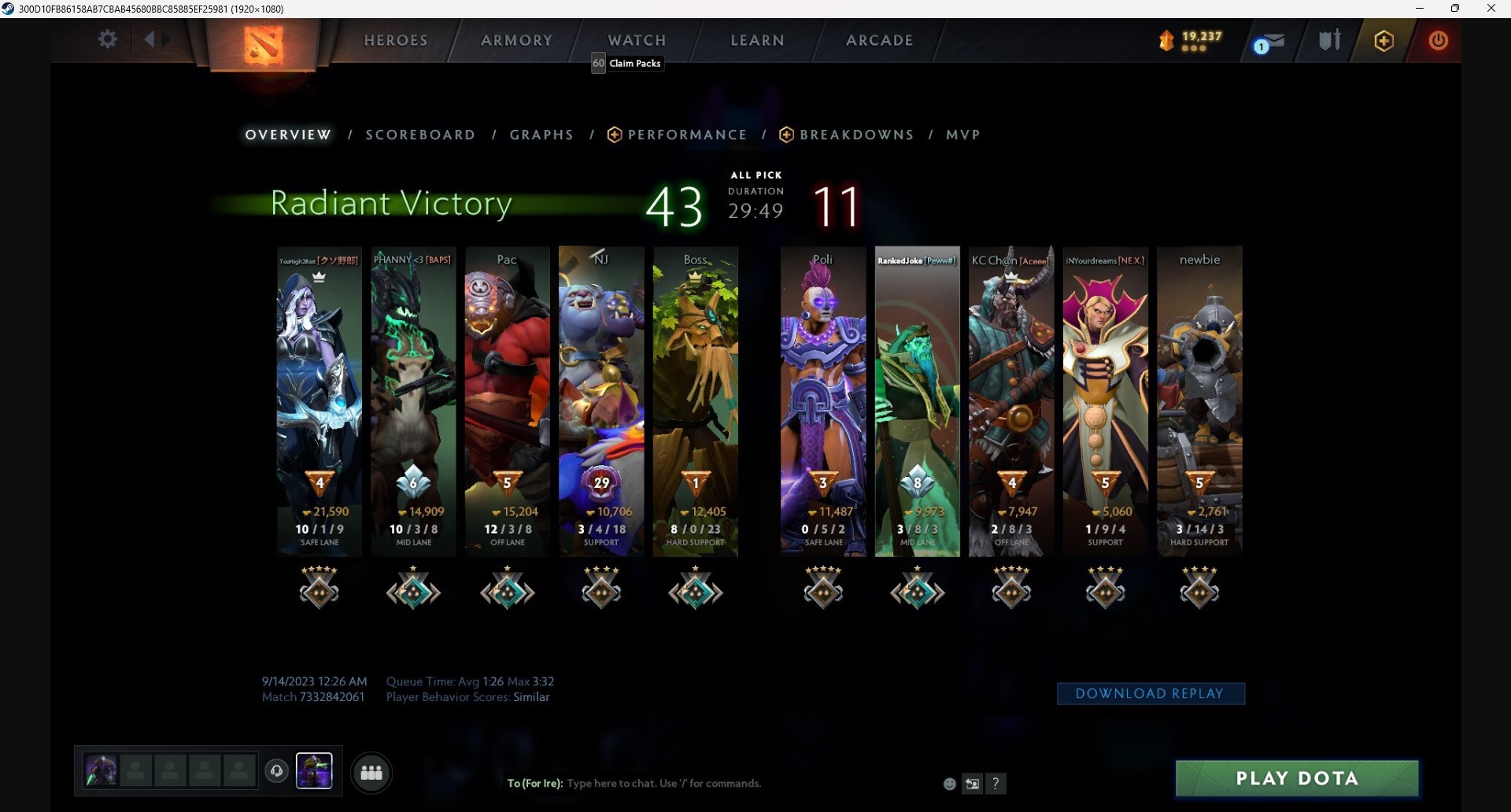Open the WATCH menu

coord(637,39)
